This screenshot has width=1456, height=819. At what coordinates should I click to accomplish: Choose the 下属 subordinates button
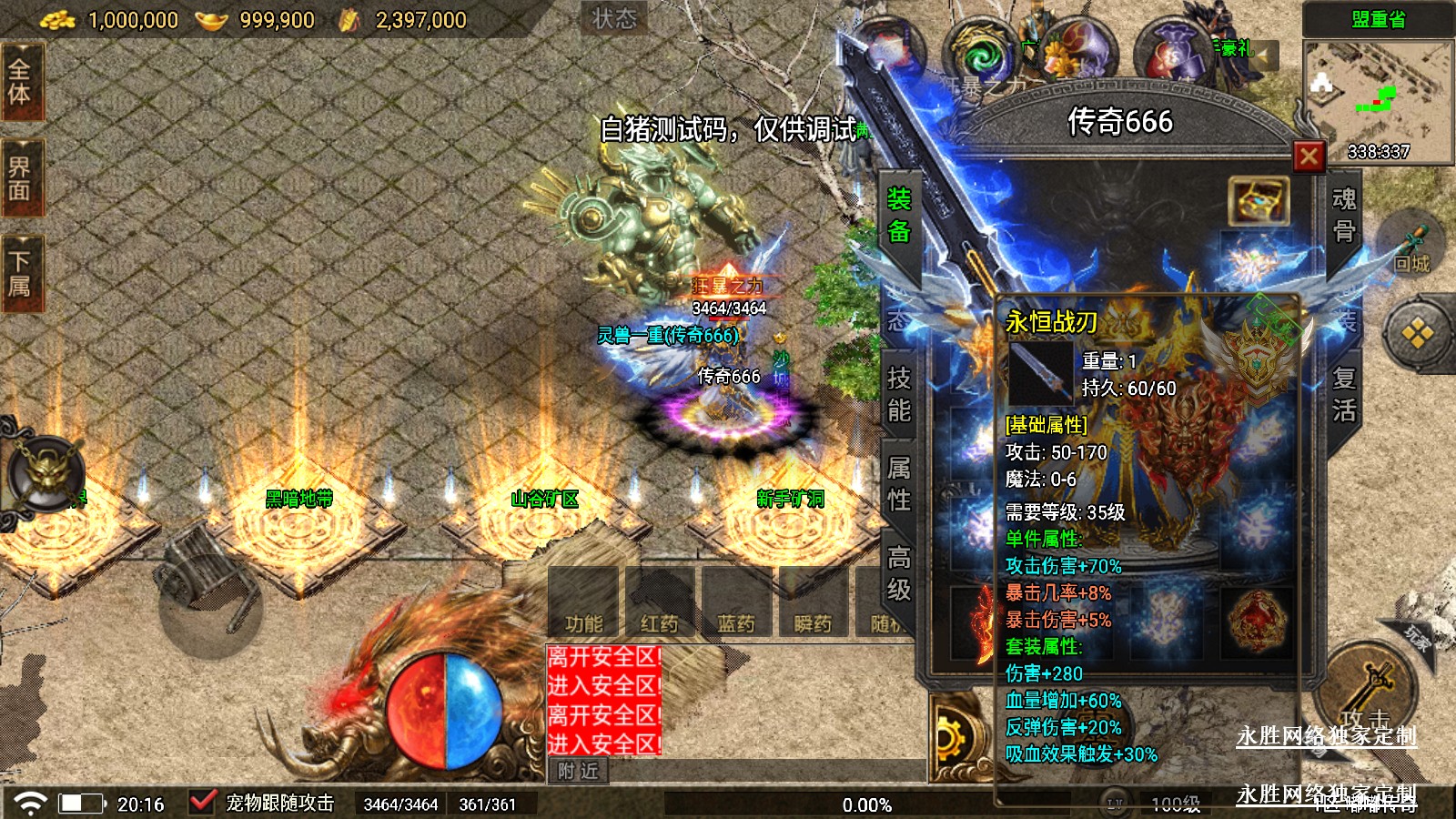pyautogui.click(x=20, y=274)
